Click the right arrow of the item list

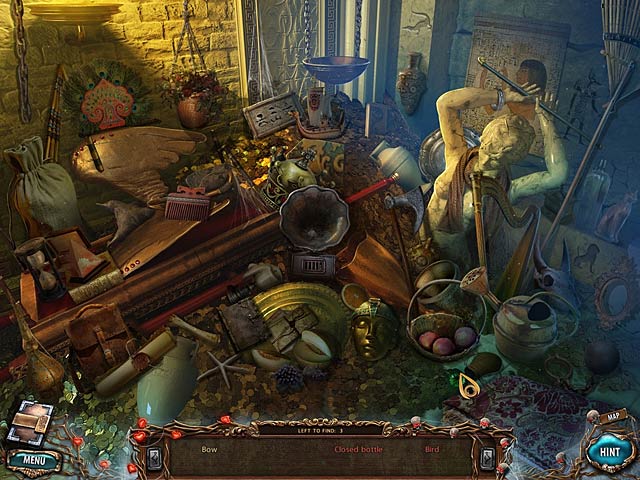(x=487, y=457)
